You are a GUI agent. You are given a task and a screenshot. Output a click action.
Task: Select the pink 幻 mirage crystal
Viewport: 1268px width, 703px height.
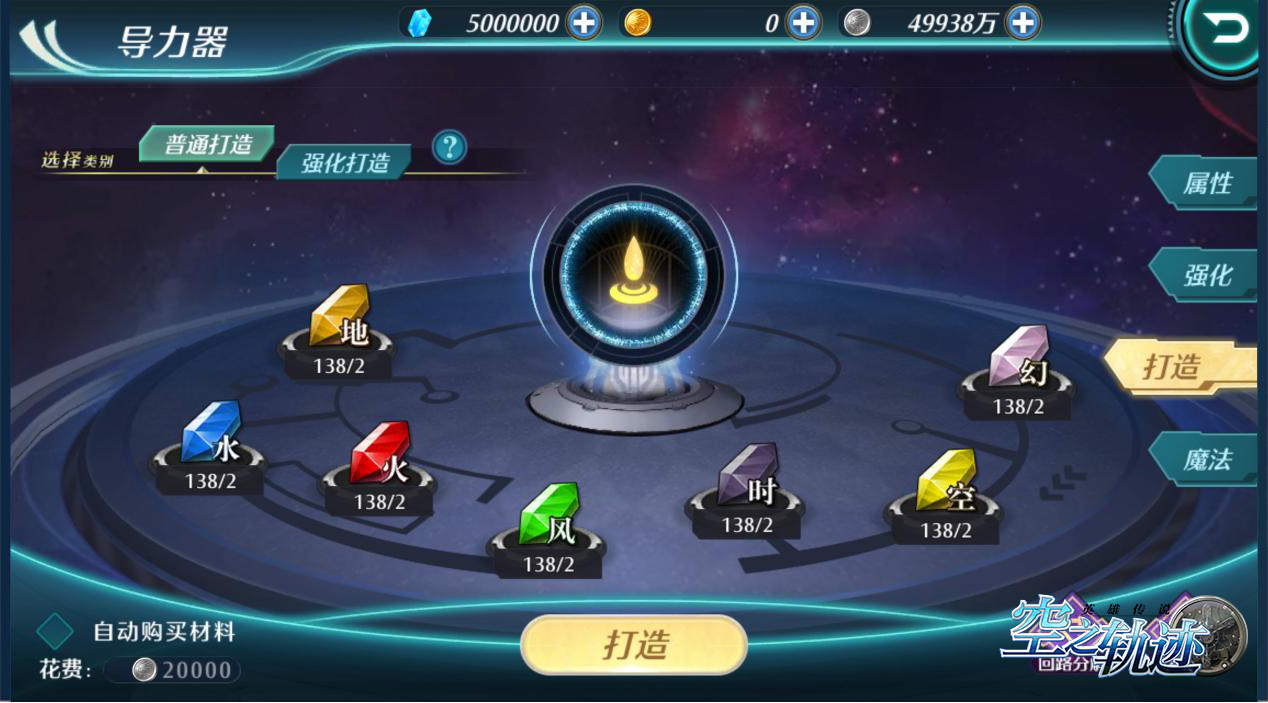(x=1018, y=359)
